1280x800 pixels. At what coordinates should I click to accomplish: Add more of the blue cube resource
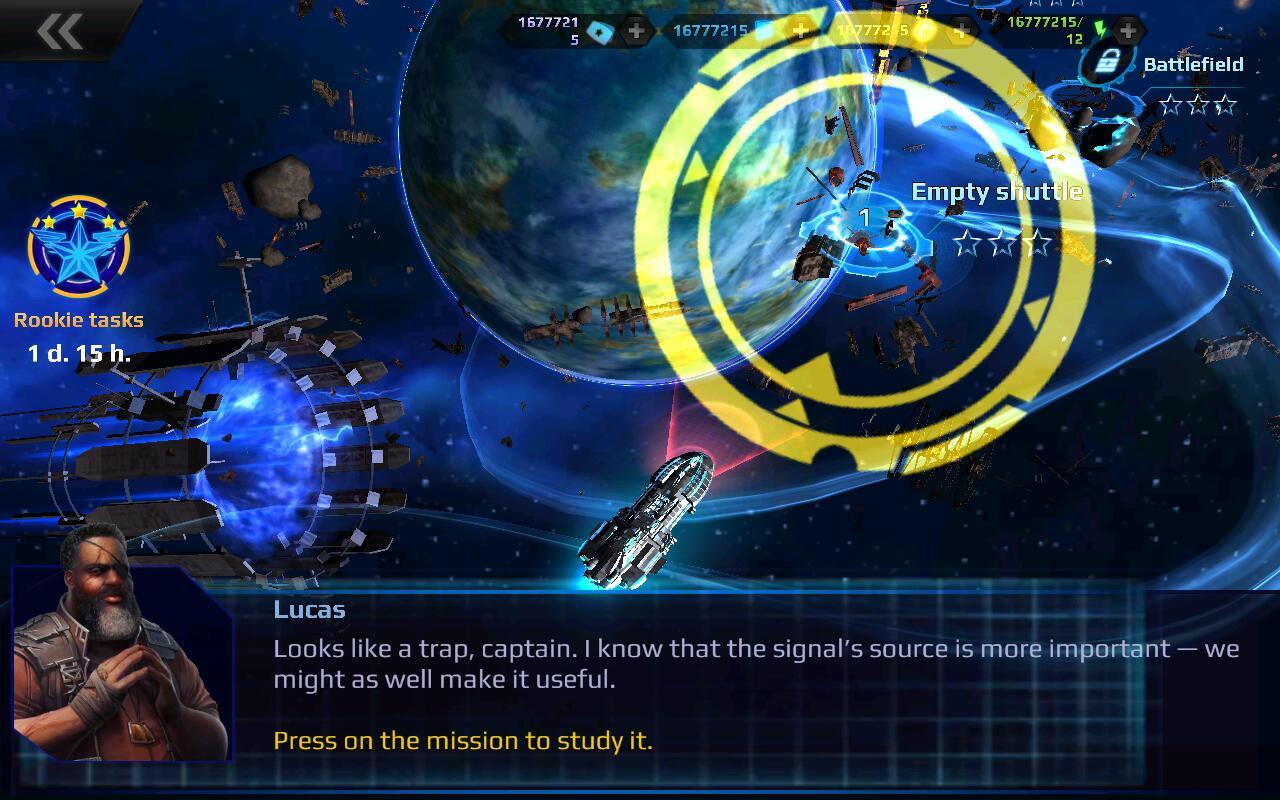click(x=800, y=31)
